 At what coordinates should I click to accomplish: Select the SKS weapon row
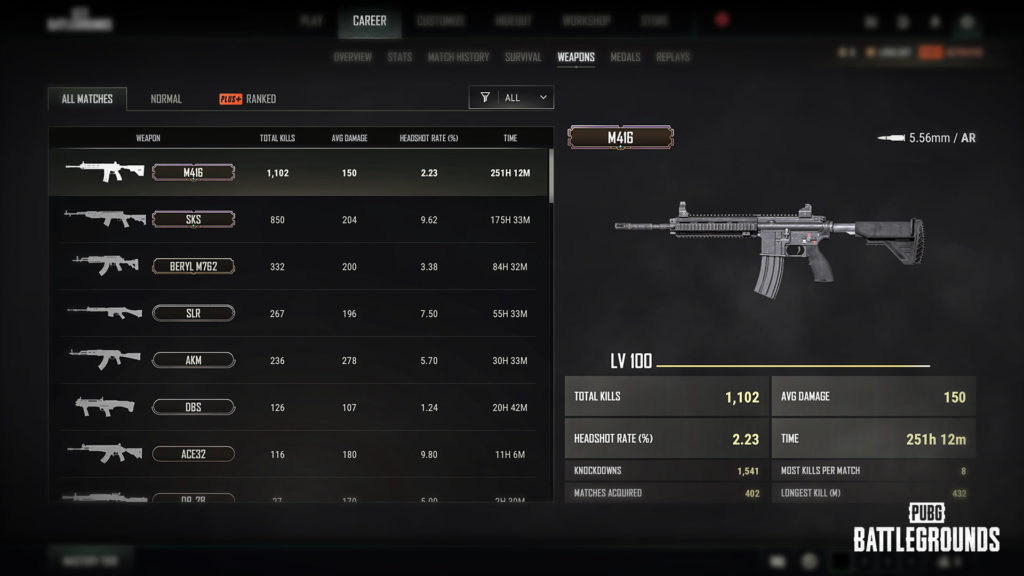pos(300,219)
